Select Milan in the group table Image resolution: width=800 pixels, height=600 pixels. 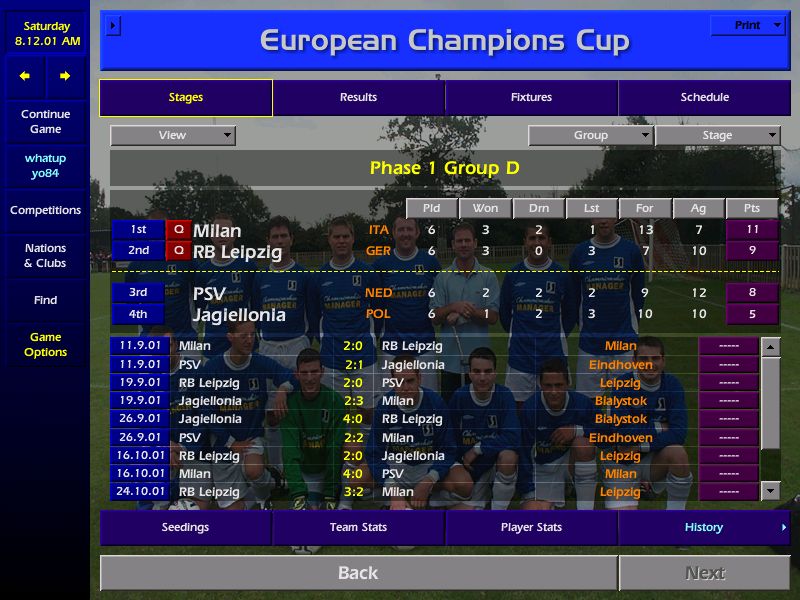(217, 231)
